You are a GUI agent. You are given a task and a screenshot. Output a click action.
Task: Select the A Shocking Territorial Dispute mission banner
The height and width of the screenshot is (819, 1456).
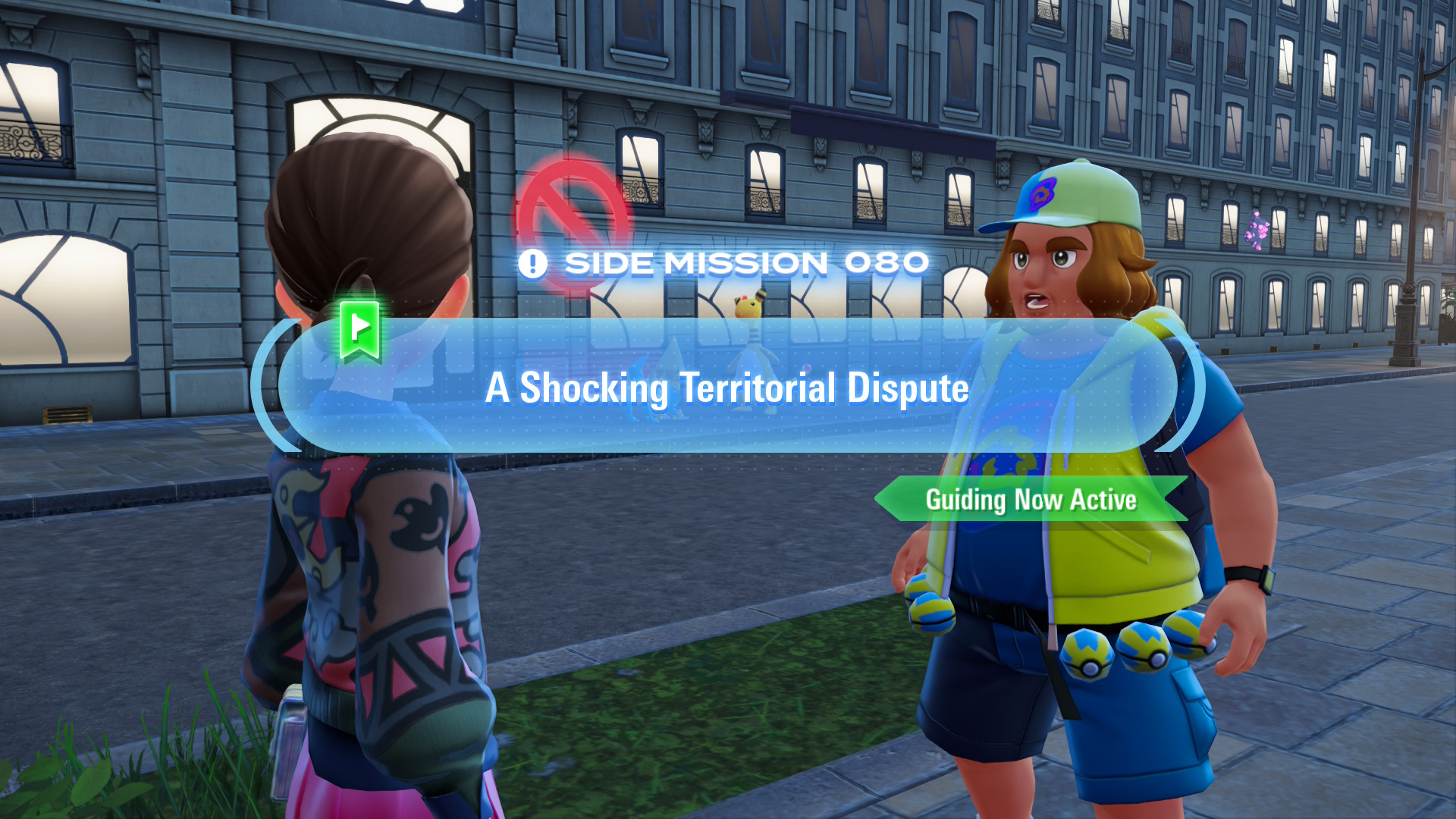[x=726, y=387]
